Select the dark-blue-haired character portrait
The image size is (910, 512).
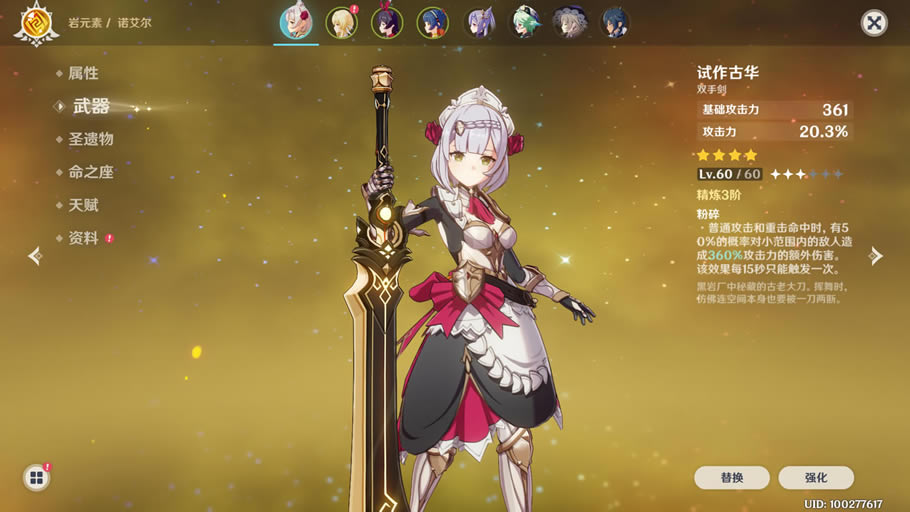click(615, 23)
